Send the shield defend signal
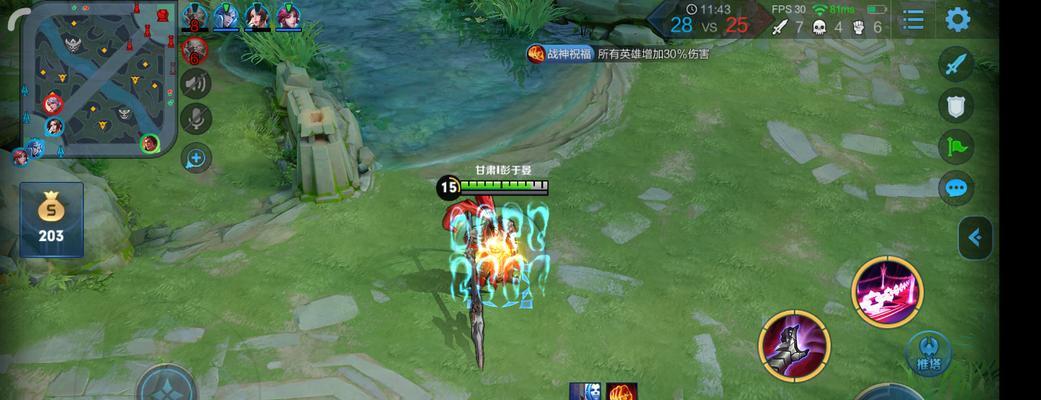 (957, 106)
